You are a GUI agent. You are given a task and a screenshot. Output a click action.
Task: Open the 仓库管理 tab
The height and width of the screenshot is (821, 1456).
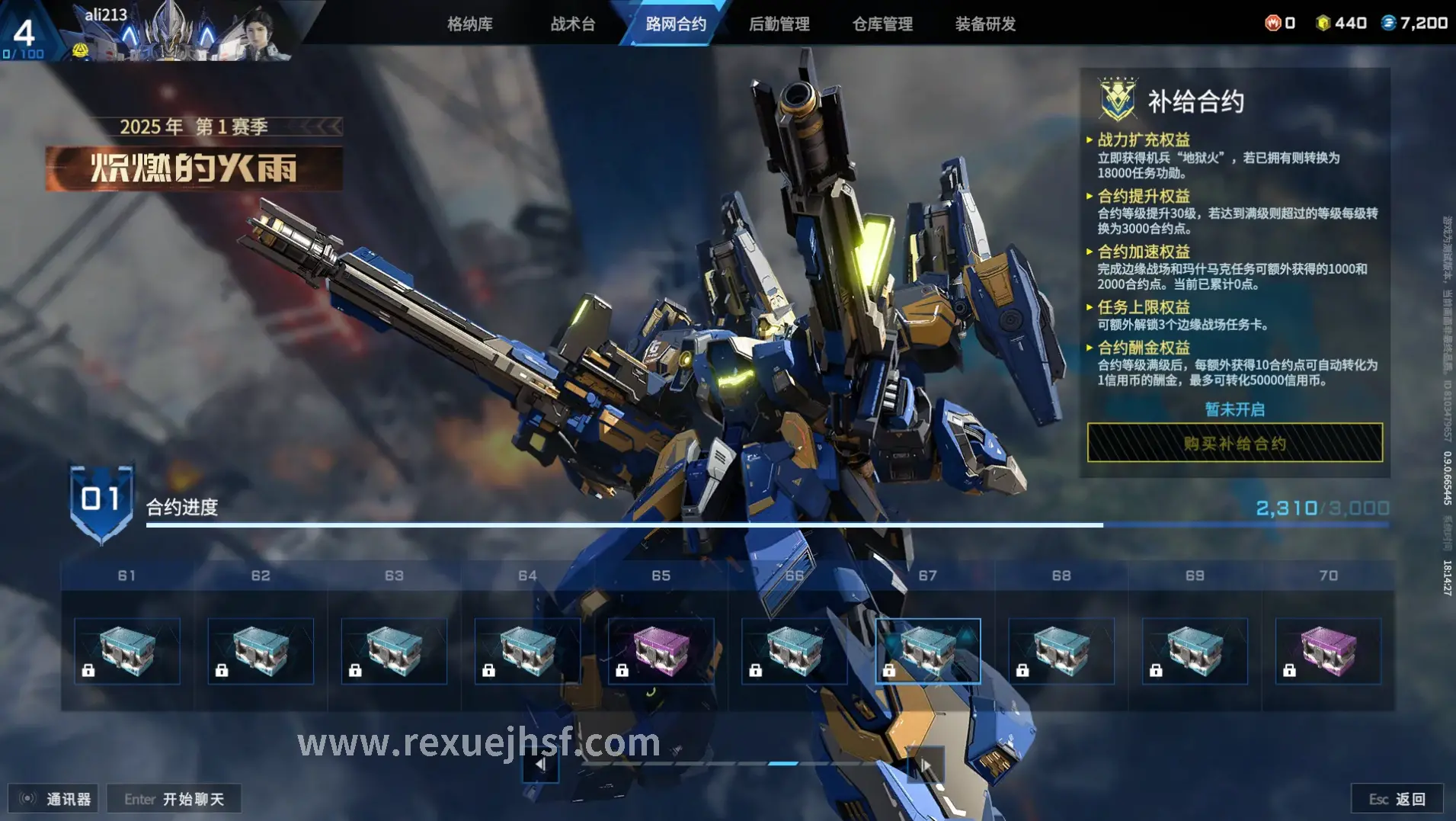tap(882, 24)
